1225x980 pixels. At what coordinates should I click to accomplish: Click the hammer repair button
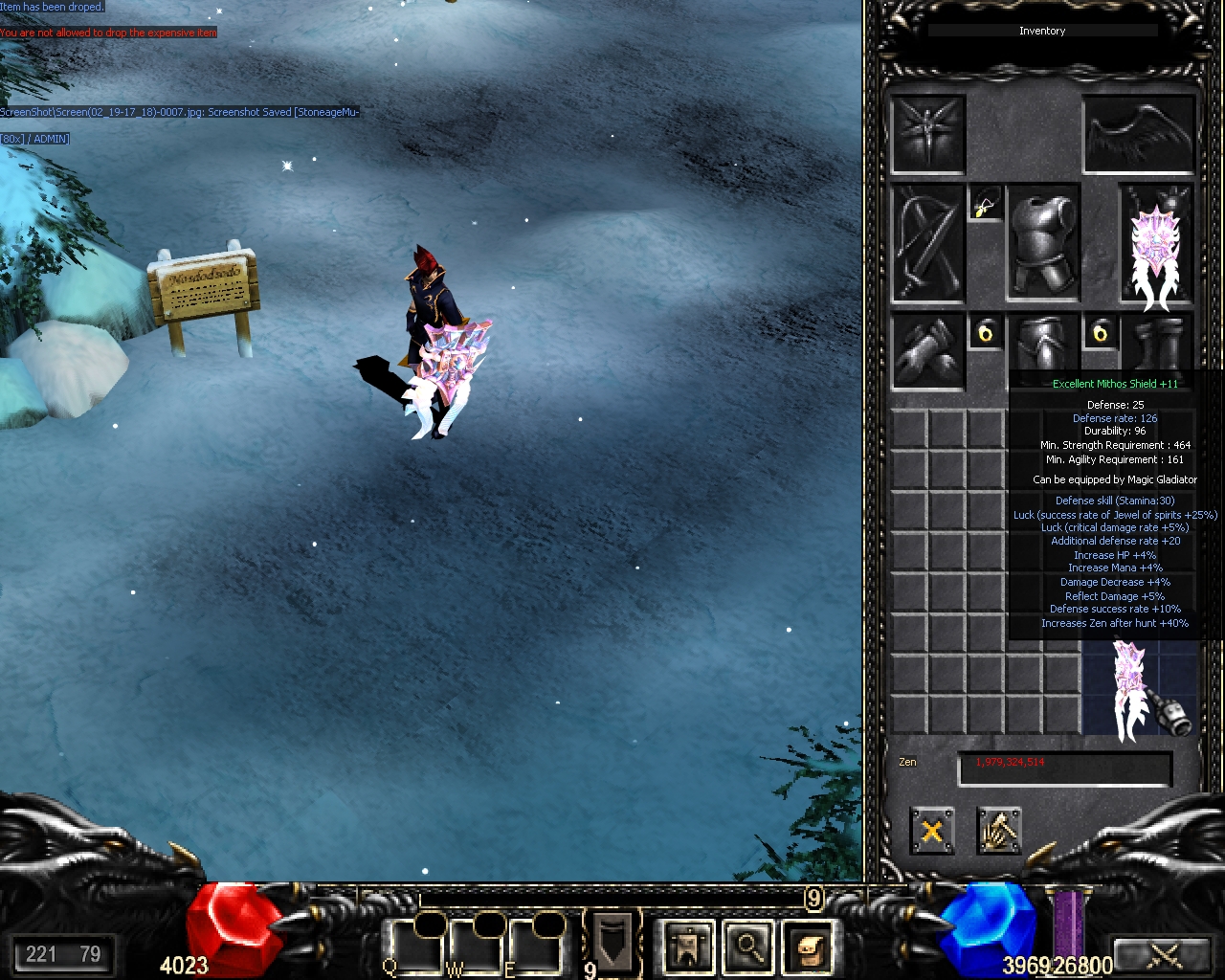(999, 830)
